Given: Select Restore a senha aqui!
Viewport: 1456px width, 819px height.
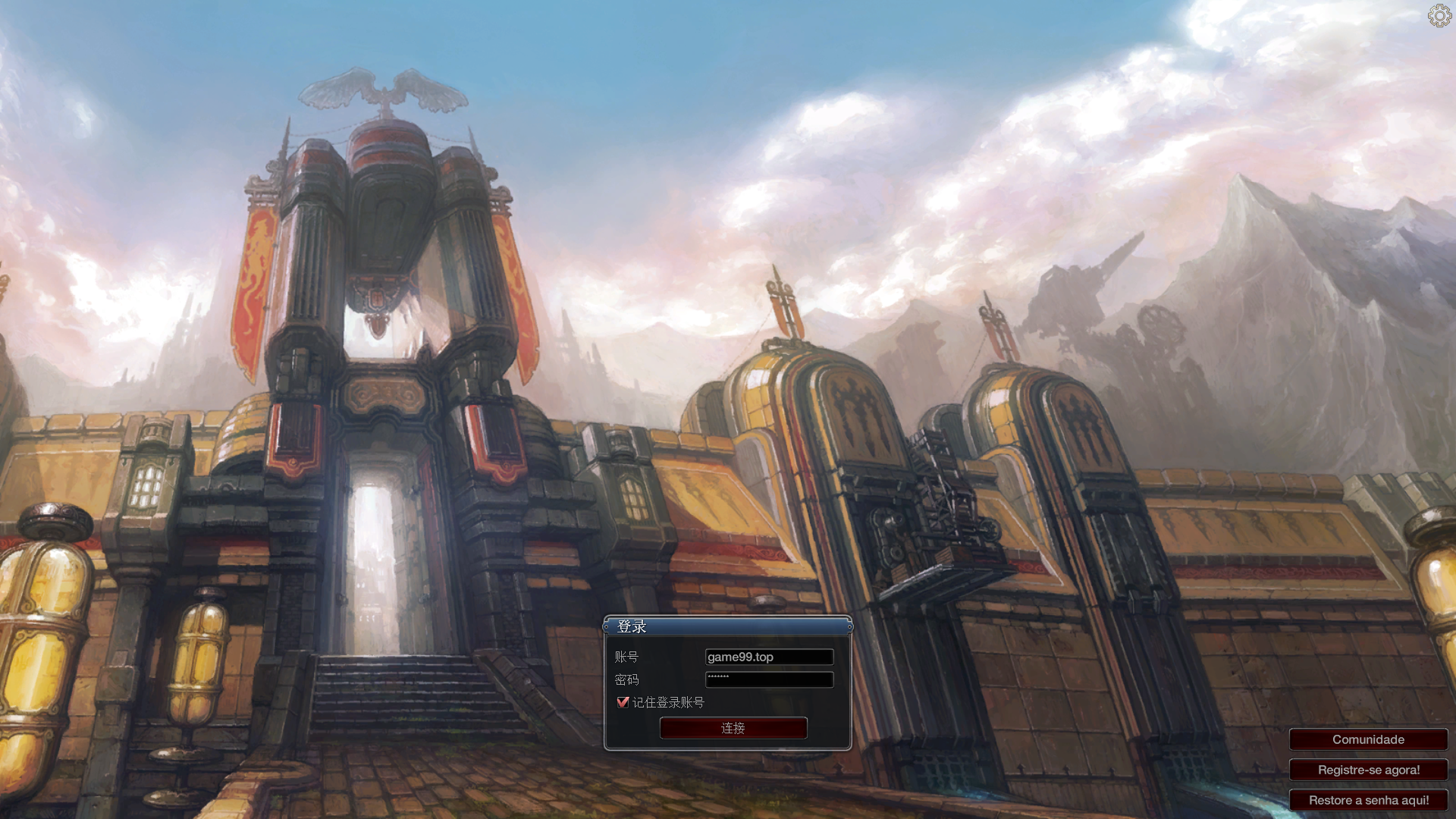Looking at the screenshot, I should (x=1368, y=800).
